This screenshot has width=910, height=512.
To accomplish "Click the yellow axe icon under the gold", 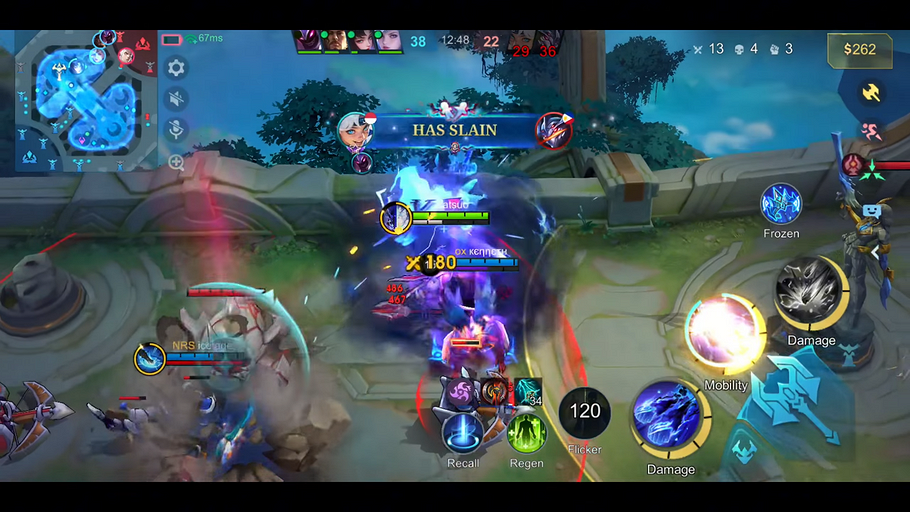I will (871, 92).
